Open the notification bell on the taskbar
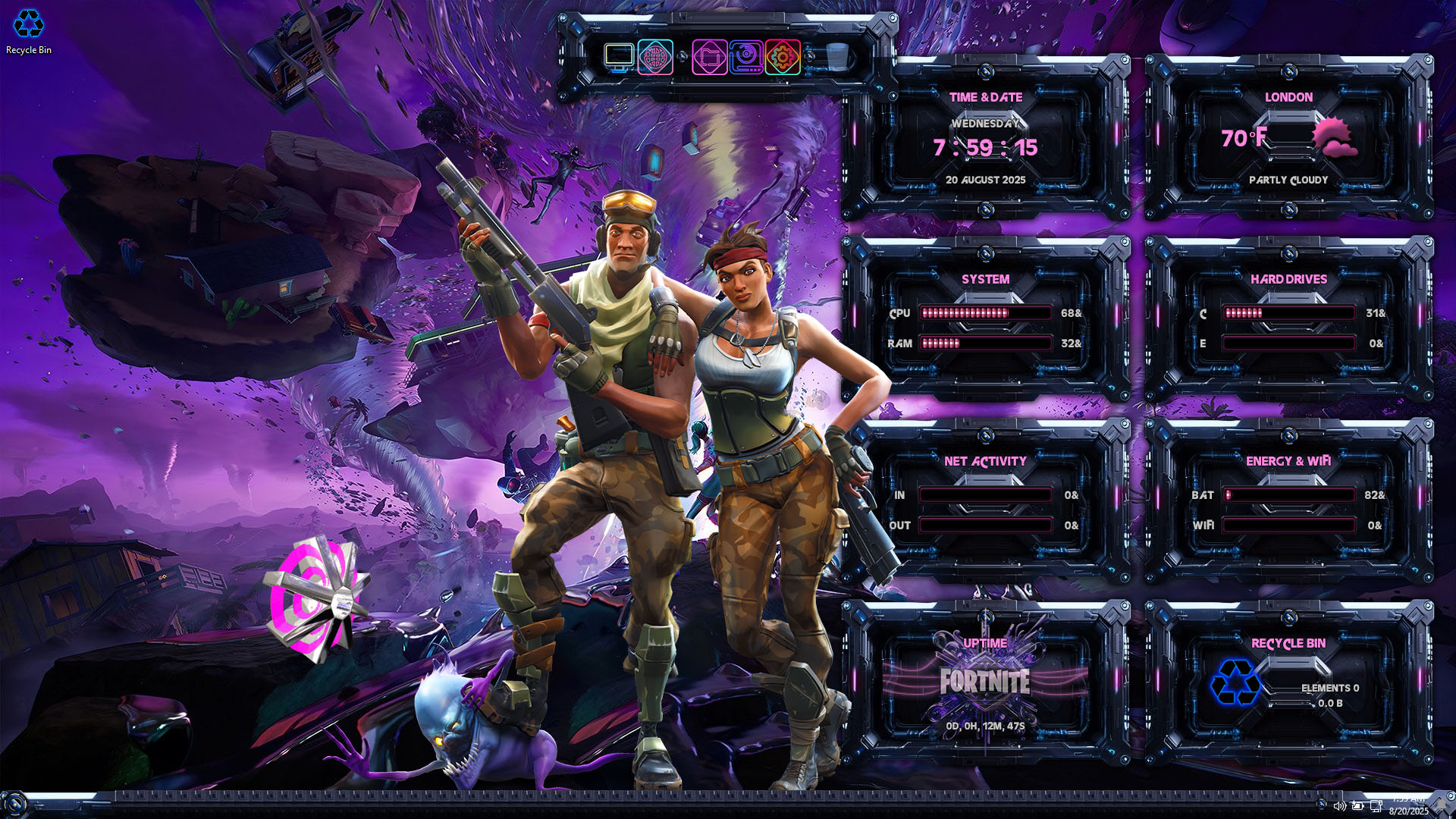 (x=1443, y=805)
